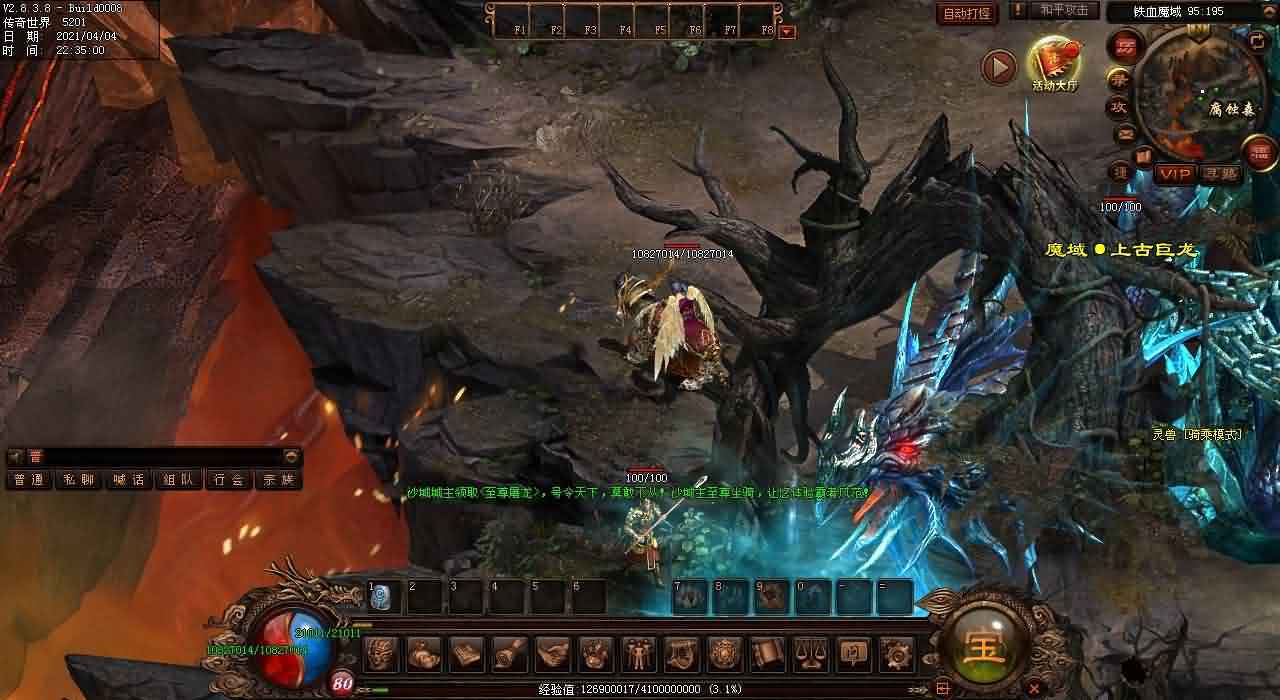This screenshot has height=700, width=1280.
Task: Select the 宗族 clan chat channel
Action: coord(278,480)
